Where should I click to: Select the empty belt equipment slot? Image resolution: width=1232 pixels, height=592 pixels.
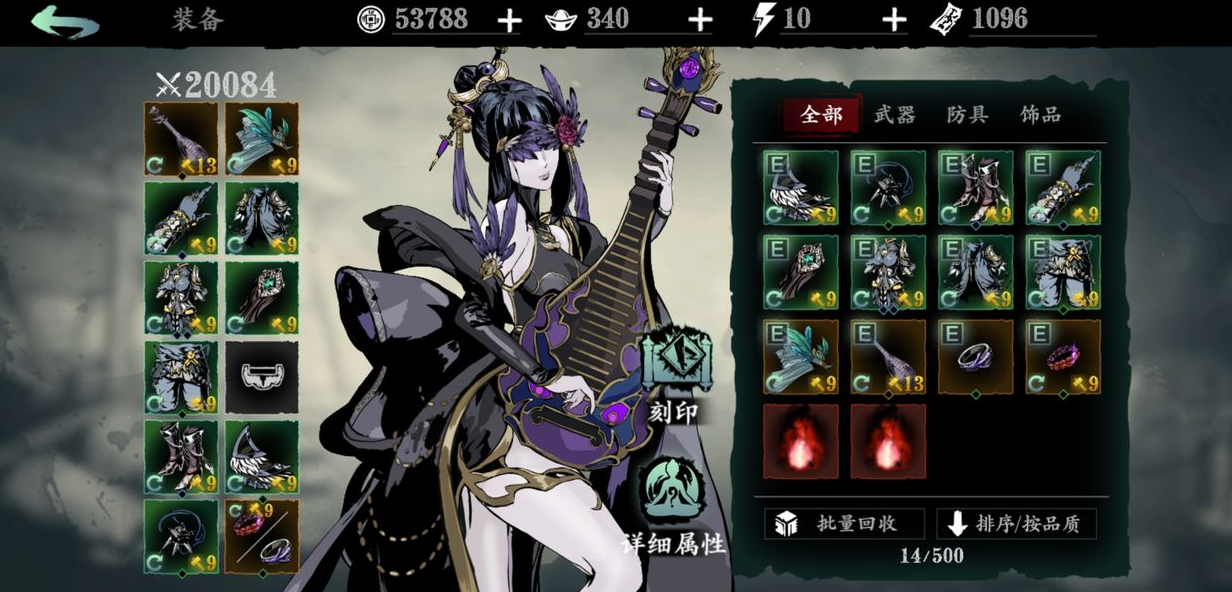[x=261, y=377]
